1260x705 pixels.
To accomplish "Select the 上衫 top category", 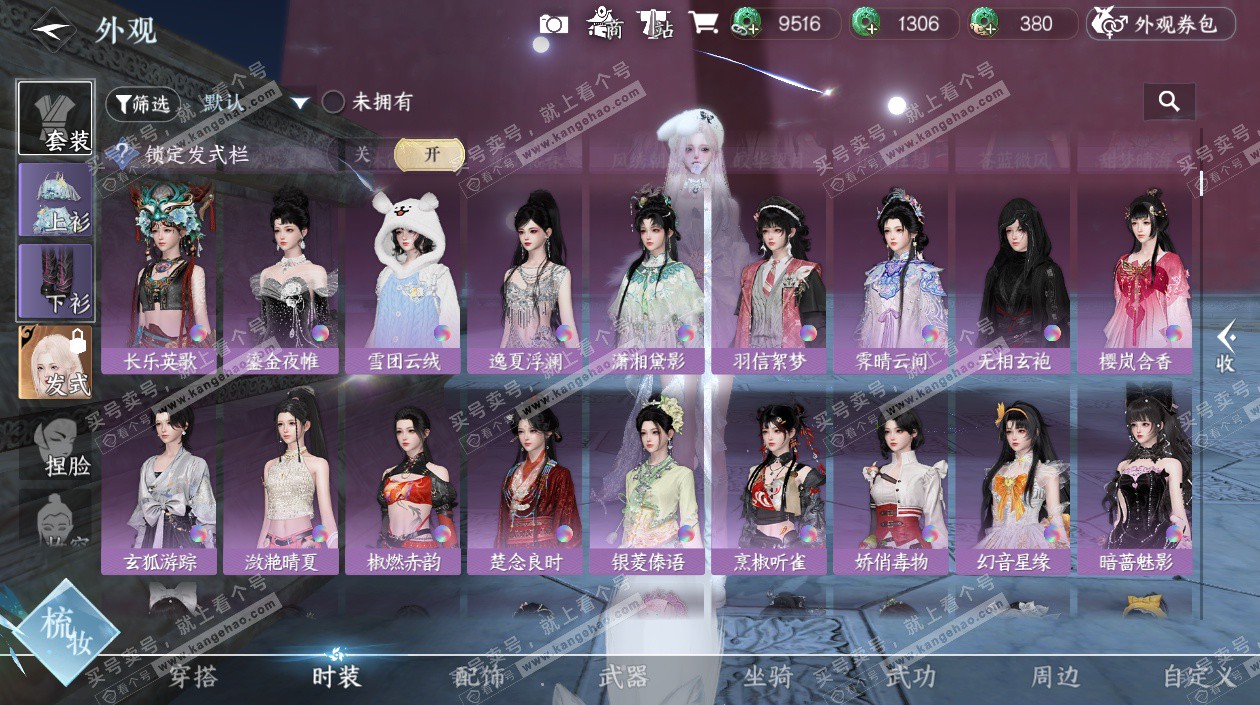I will pyautogui.click(x=55, y=199).
